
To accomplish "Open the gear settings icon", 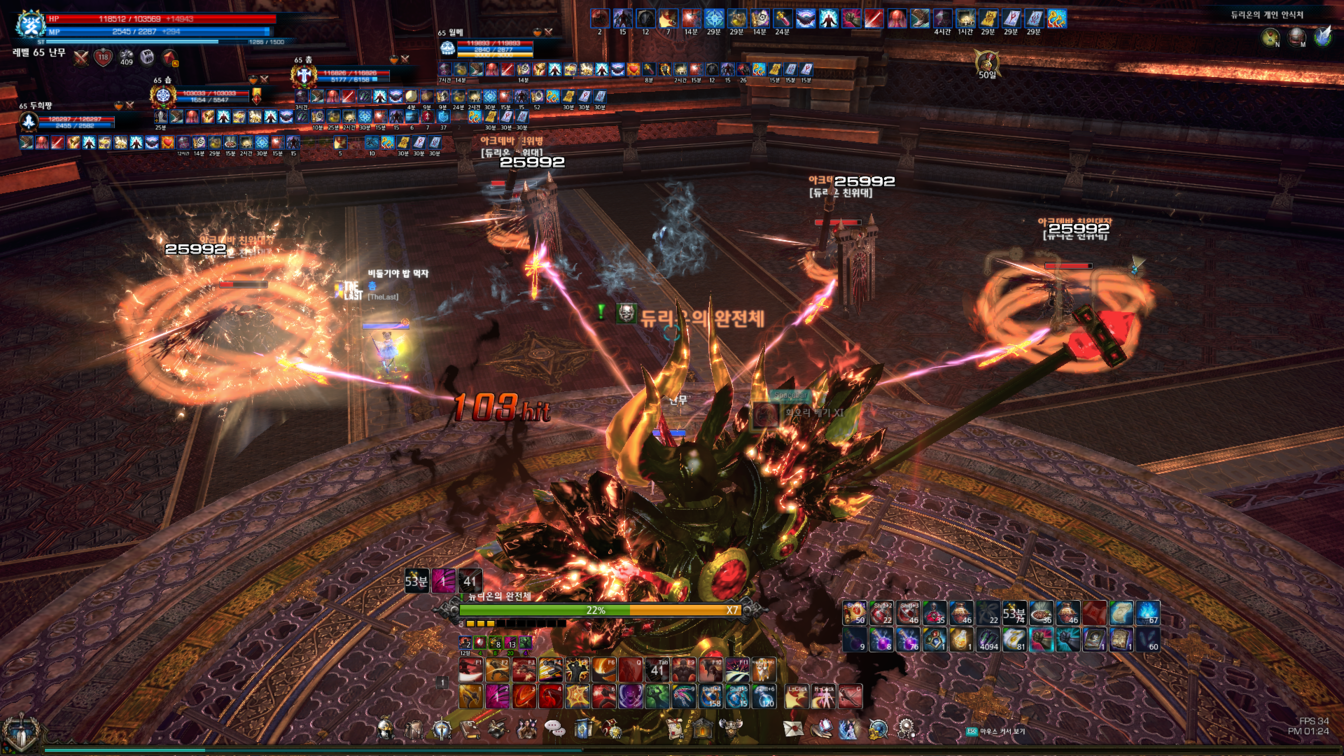I will [x=906, y=730].
